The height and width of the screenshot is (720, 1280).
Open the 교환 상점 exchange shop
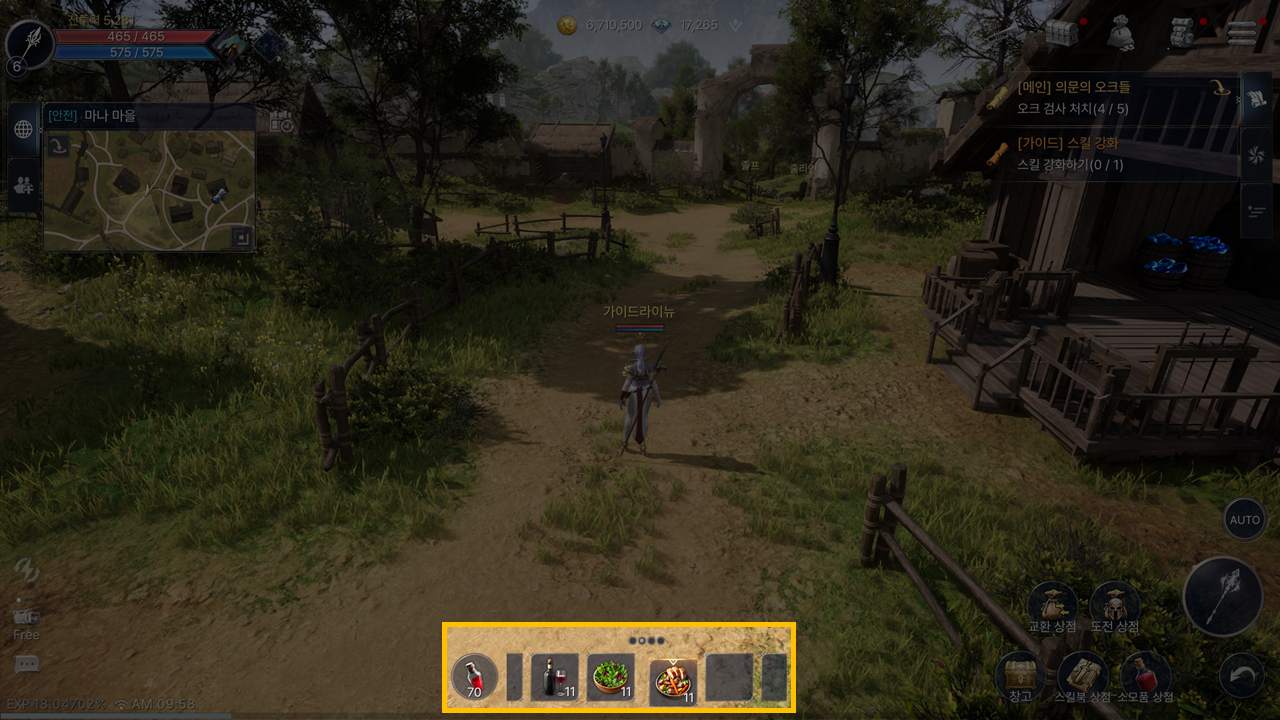(1052, 605)
